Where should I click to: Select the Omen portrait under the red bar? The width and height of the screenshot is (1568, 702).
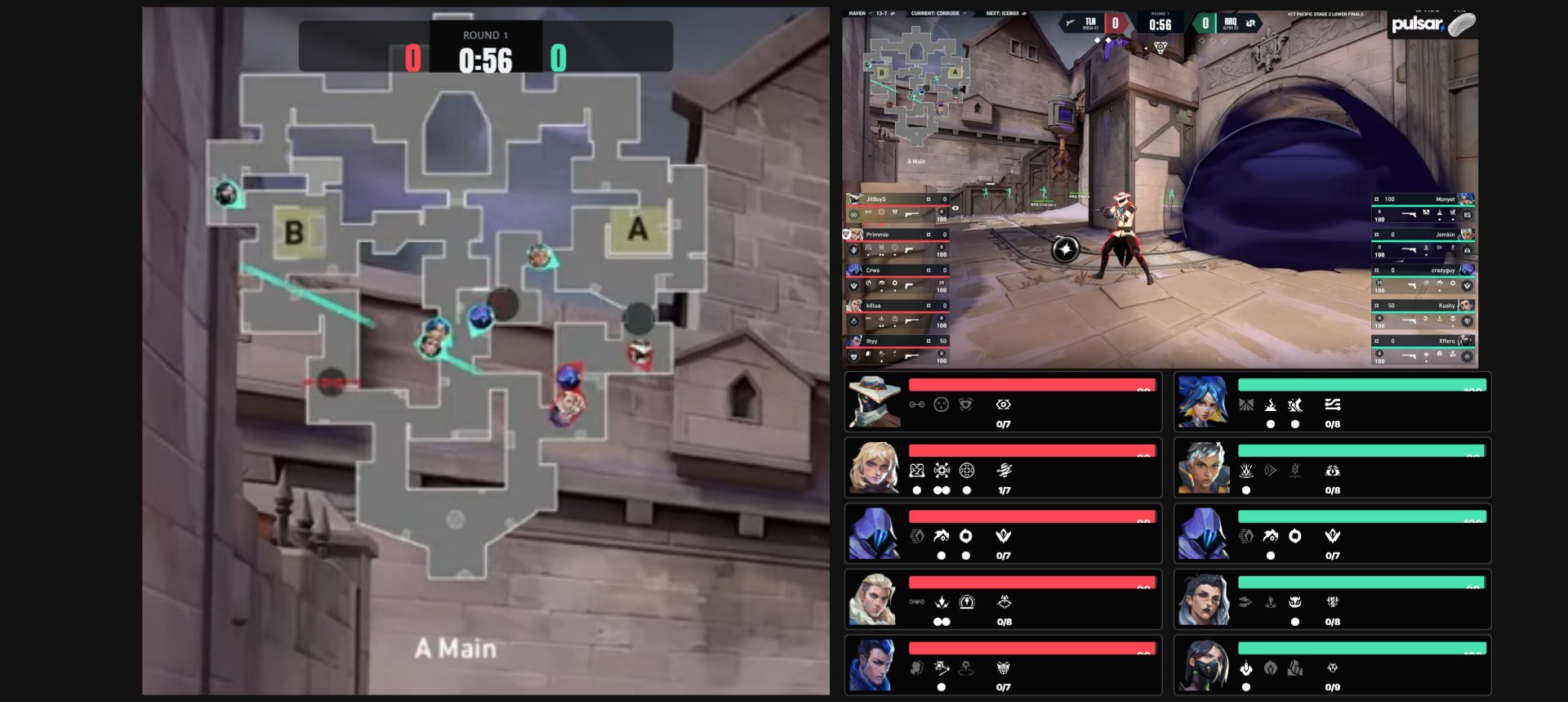875,534
